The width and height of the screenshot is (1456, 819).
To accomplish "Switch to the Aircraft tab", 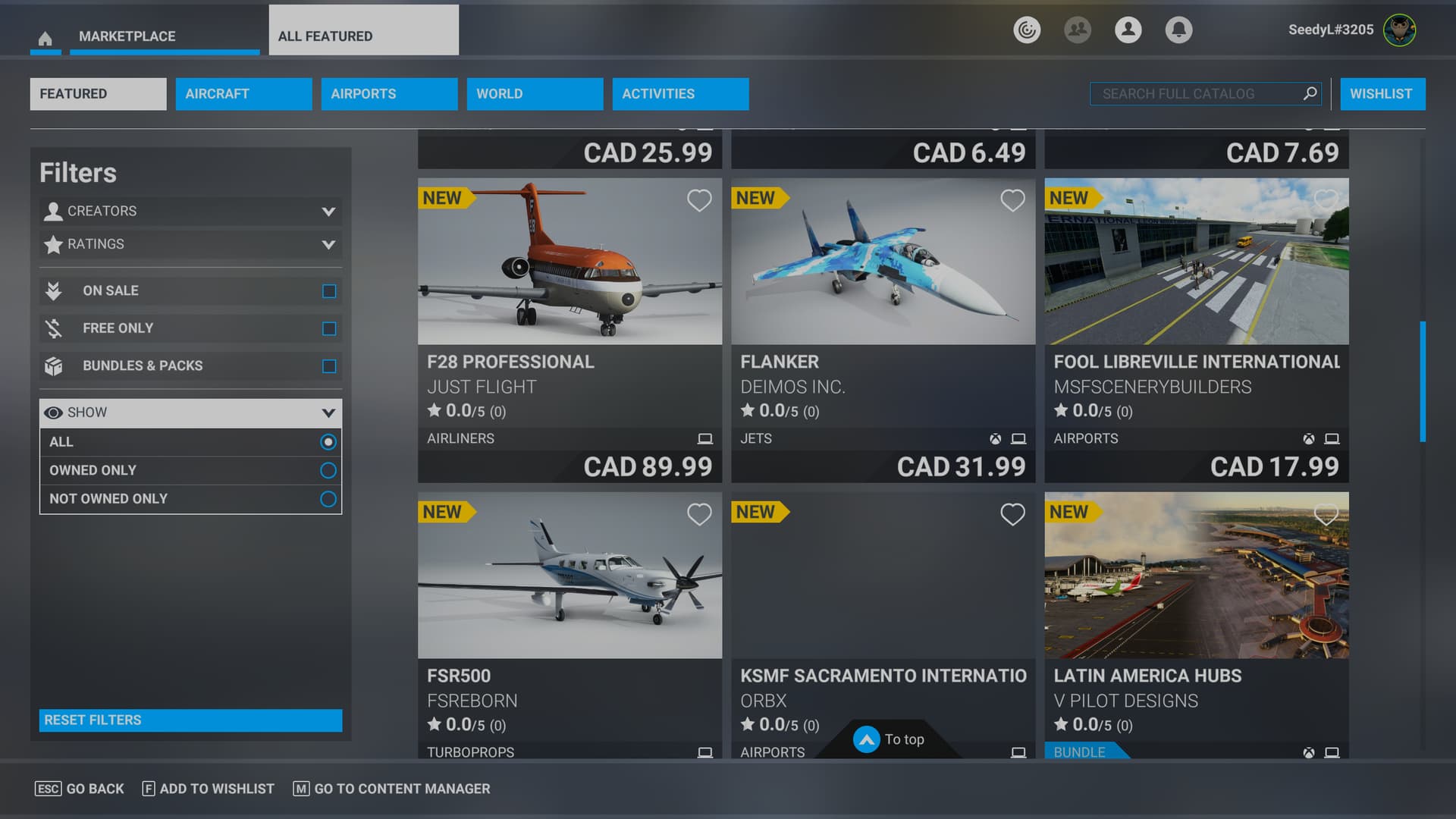I will tap(243, 93).
